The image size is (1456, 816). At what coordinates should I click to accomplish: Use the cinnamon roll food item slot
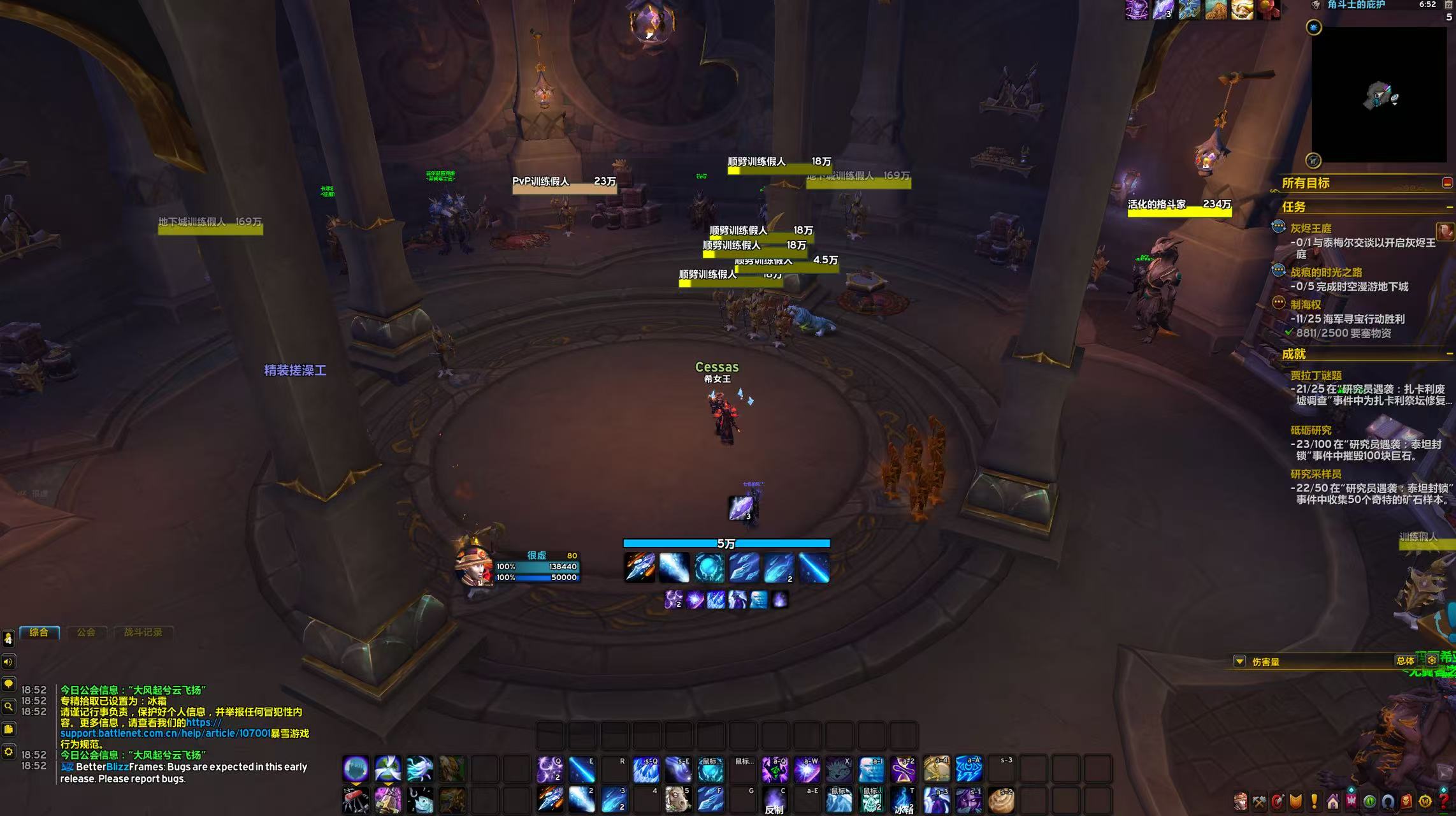coord(1001,800)
